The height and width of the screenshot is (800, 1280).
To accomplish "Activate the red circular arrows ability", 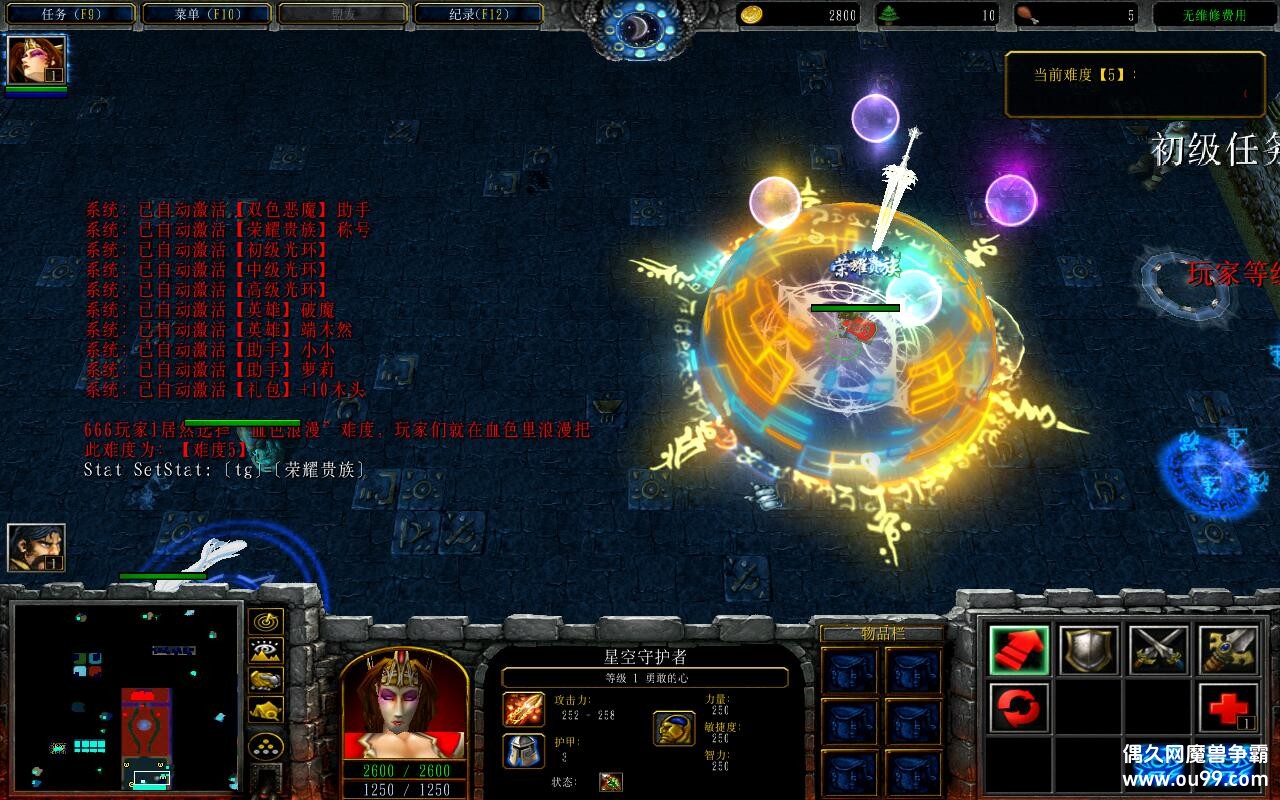I will click(x=1019, y=708).
